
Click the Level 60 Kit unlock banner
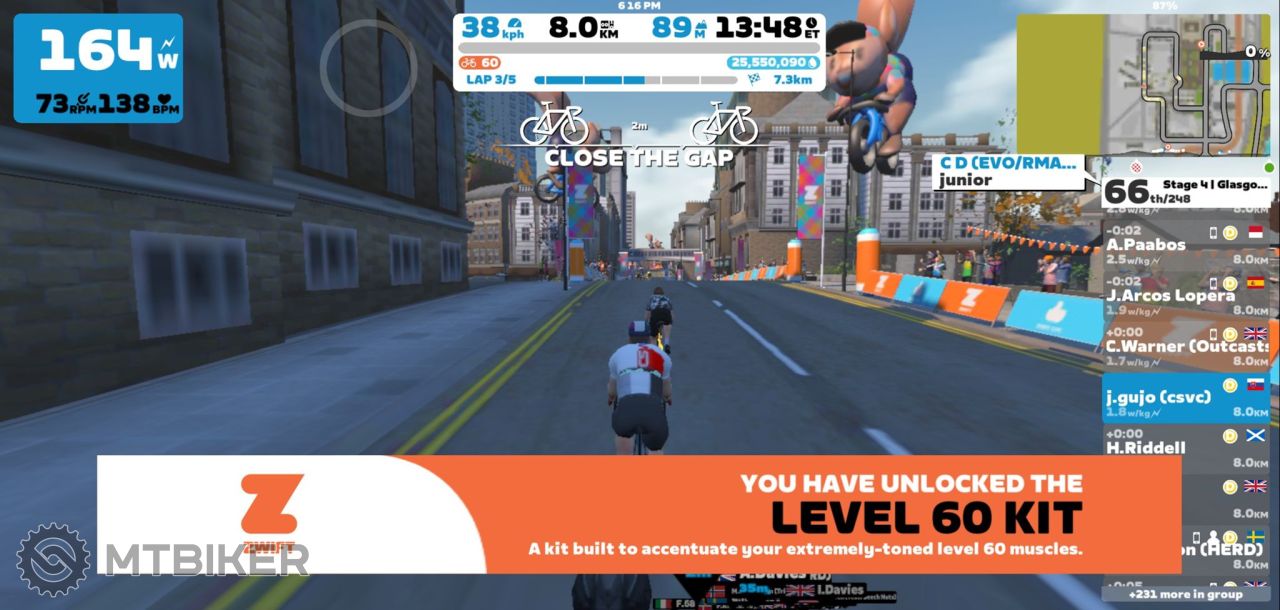pos(638,515)
